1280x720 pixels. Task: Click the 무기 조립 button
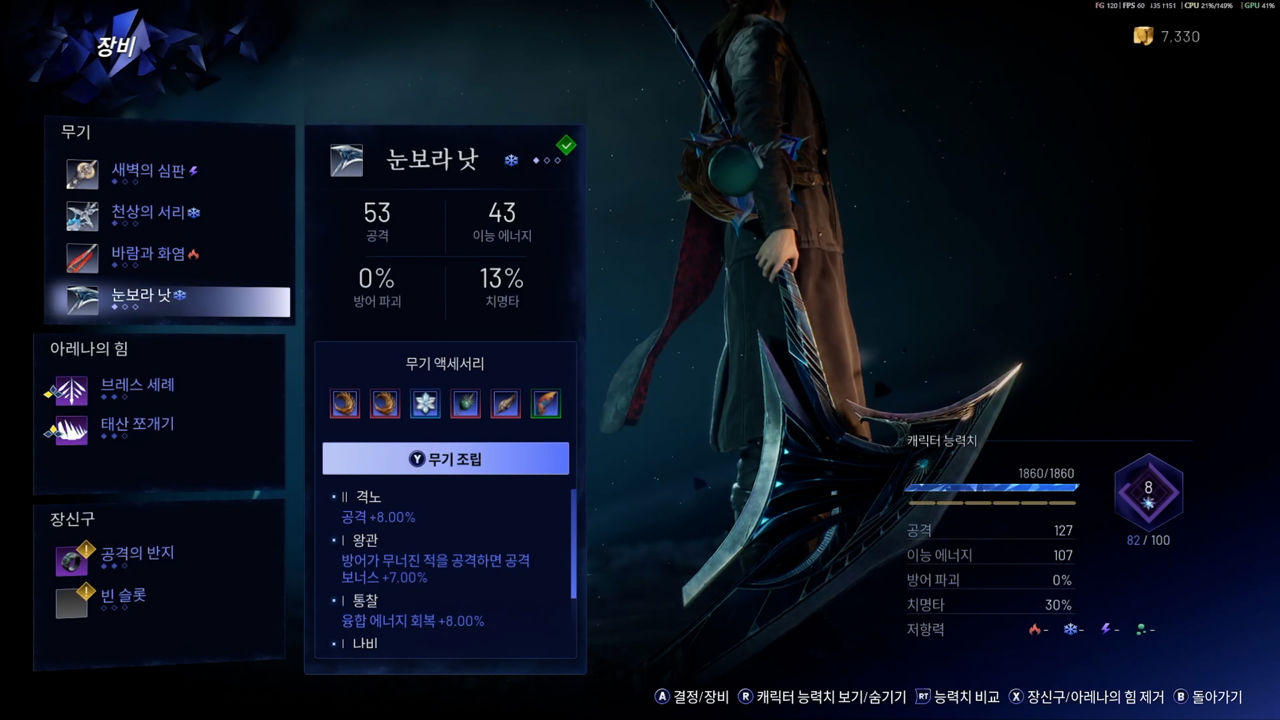pos(445,459)
